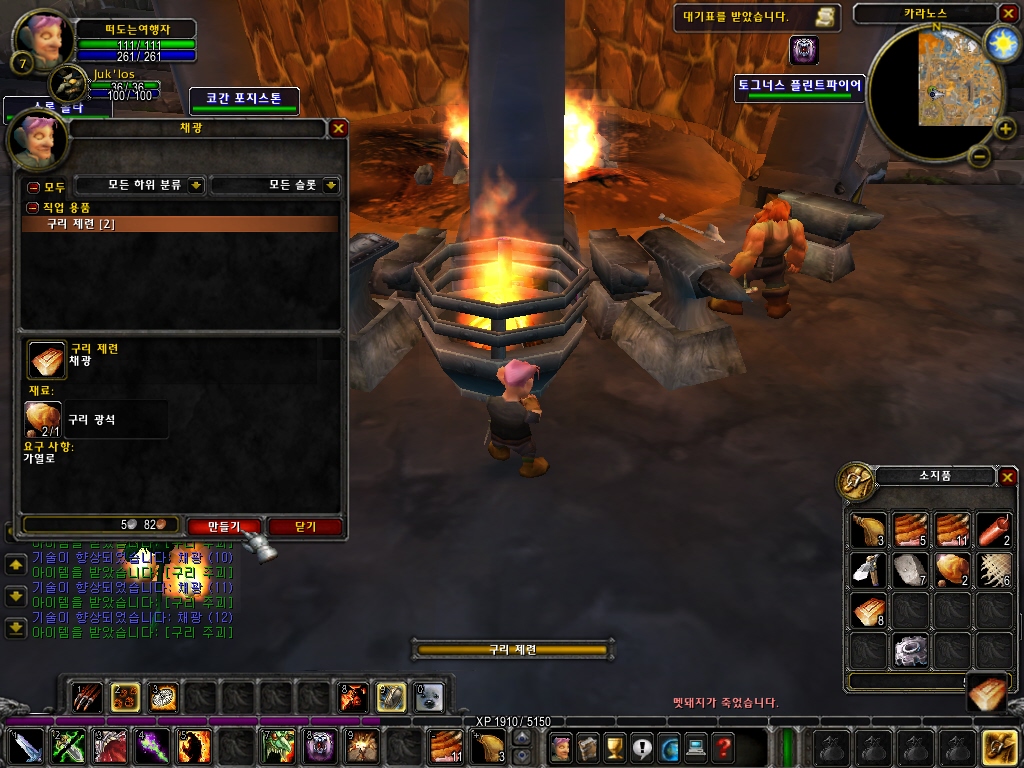Collapse the 직업 용품 category
1024x768 pixels.
(33, 207)
